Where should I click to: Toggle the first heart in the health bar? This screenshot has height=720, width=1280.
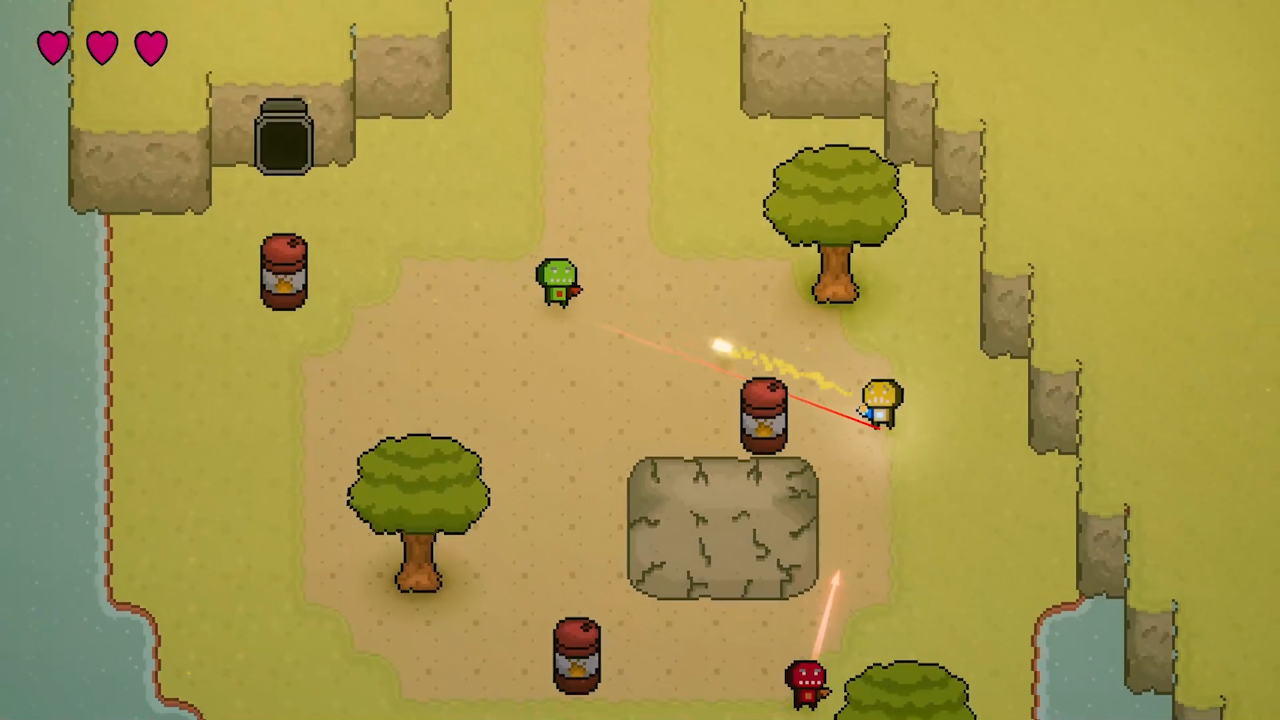53,46
